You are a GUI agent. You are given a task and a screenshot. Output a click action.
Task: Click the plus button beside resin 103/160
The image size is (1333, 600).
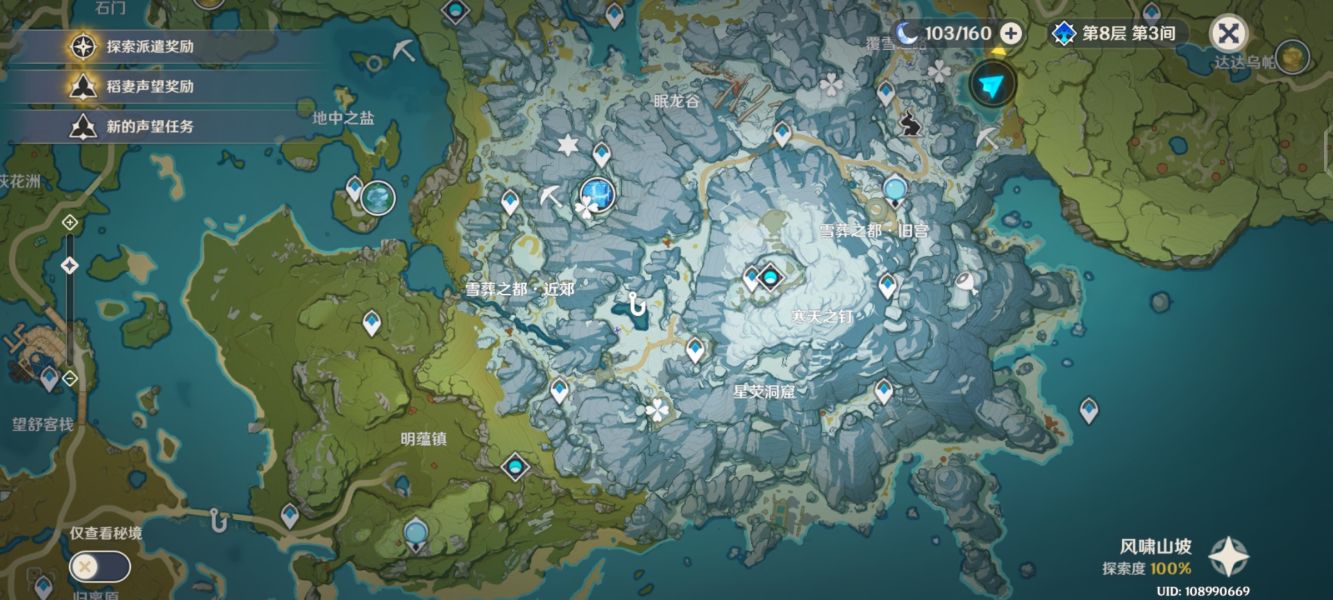tap(1011, 33)
